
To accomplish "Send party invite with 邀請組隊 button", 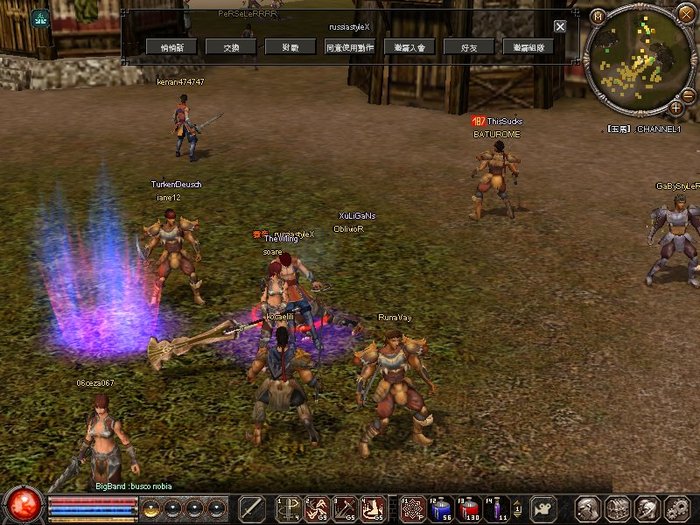I will pos(531,47).
